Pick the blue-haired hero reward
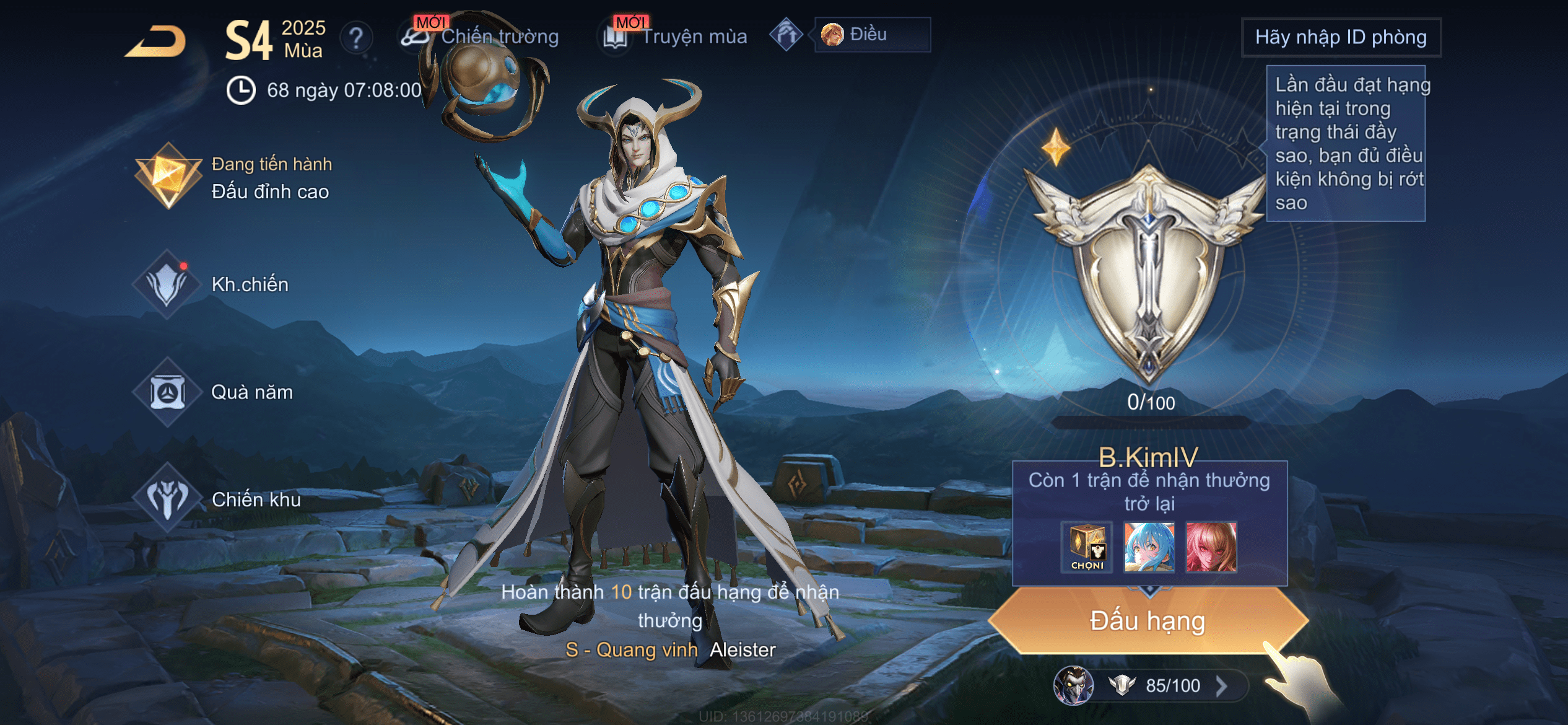The image size is (1568, 725). [x=1149, y=547]
